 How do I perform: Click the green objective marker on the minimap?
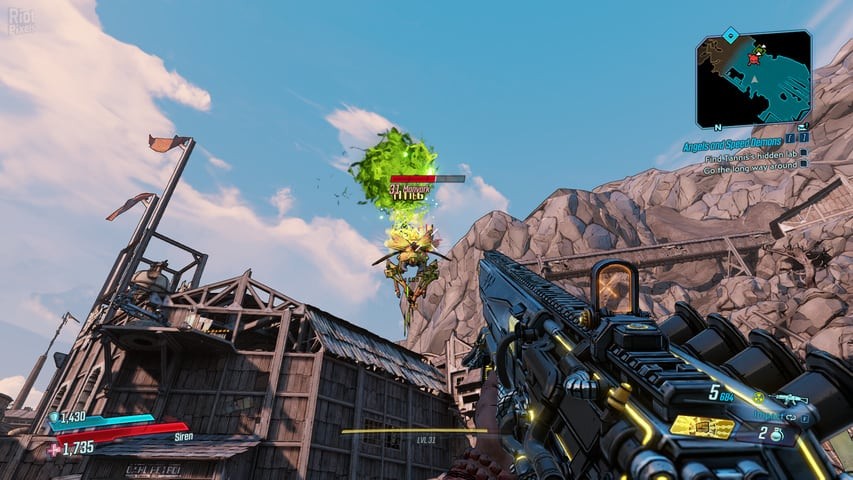pos(760,48)
